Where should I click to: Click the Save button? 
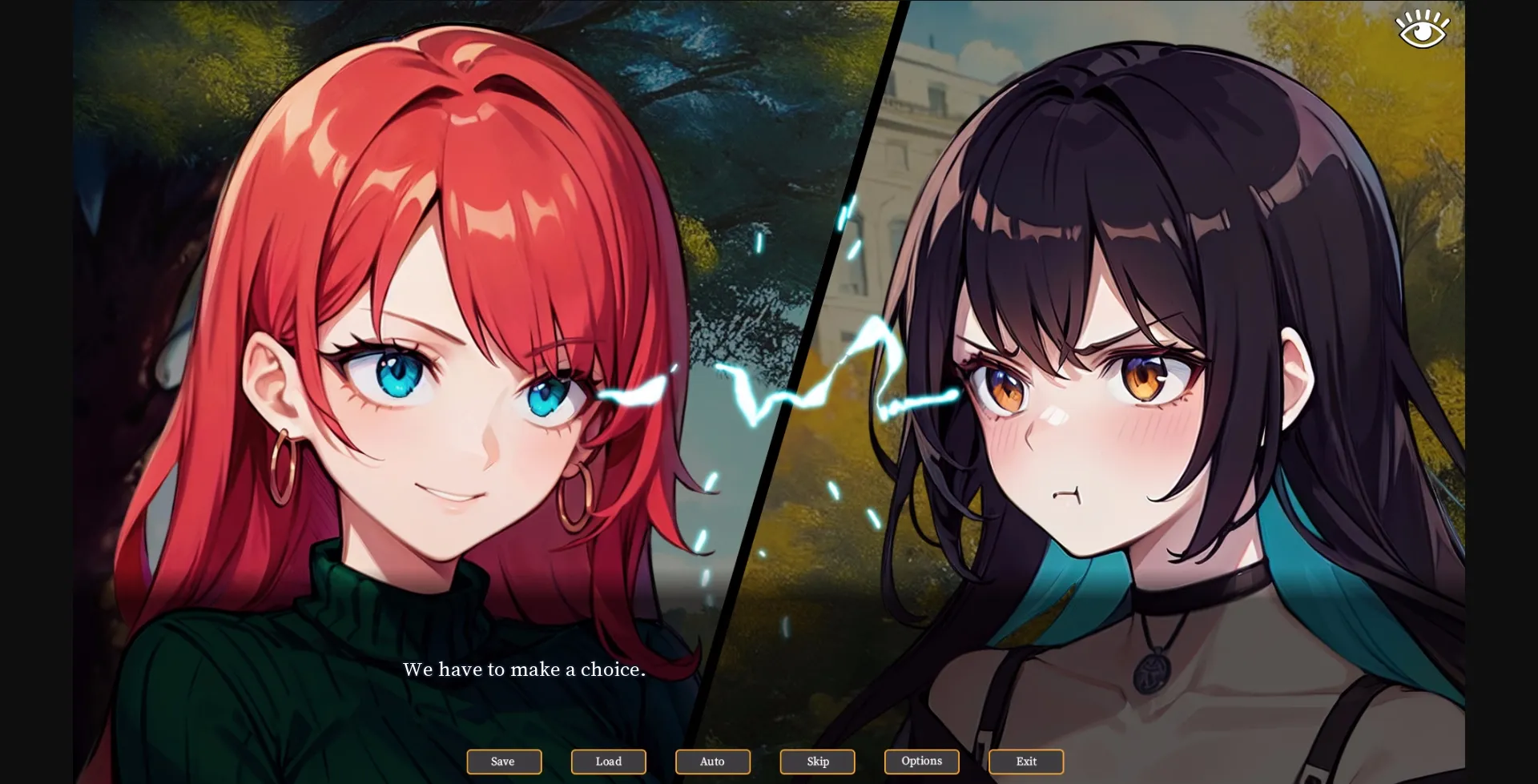(503, 762)
